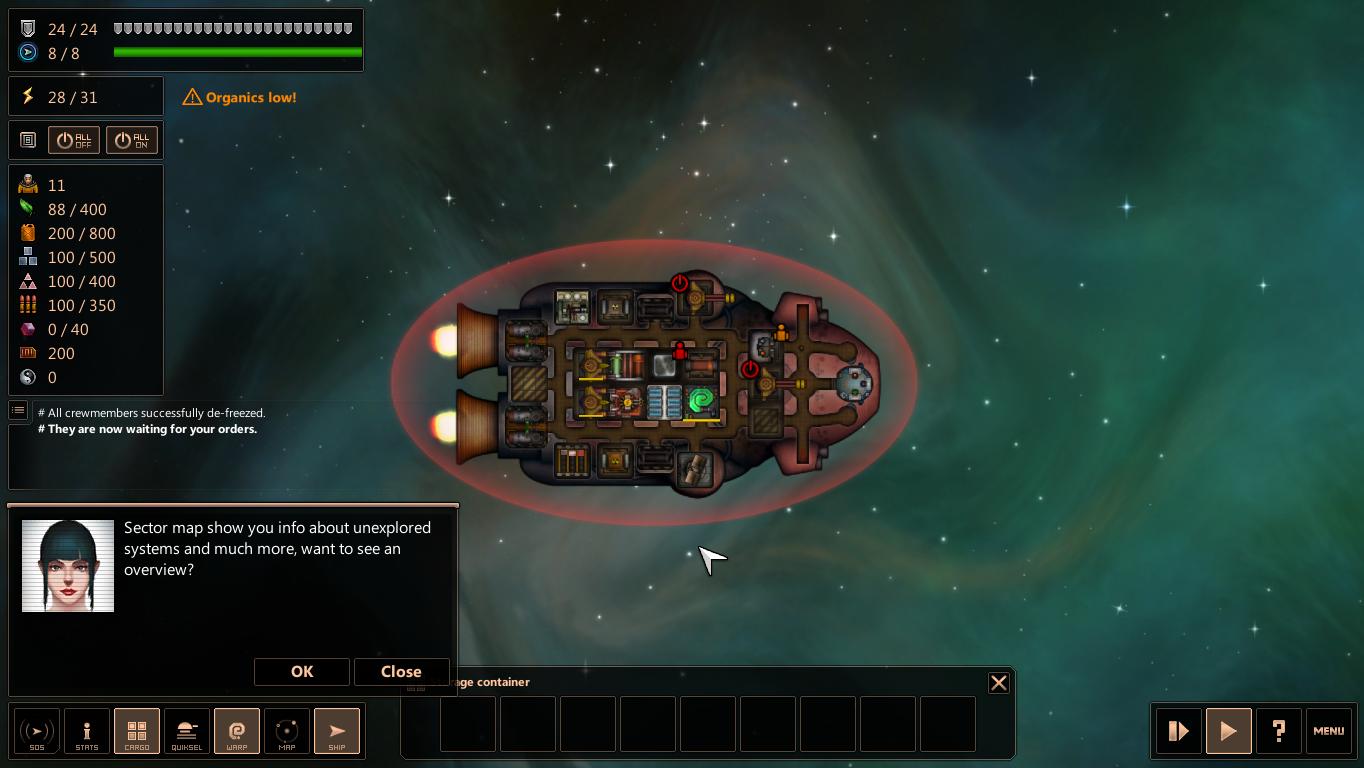This screenshot has height=768, width=1364.
Task: Open the game MENU
Action: [x=1329, y=731]
